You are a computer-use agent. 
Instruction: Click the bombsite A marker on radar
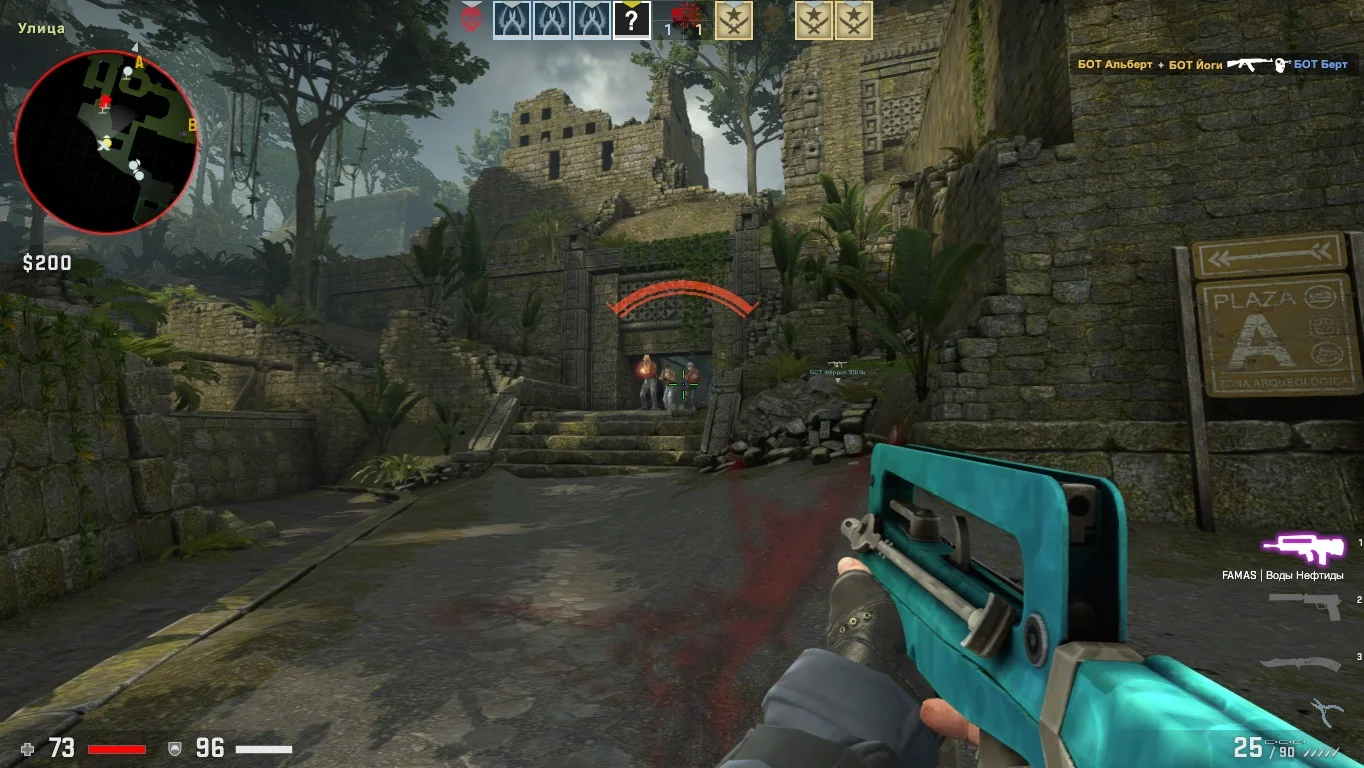(139, 62)
